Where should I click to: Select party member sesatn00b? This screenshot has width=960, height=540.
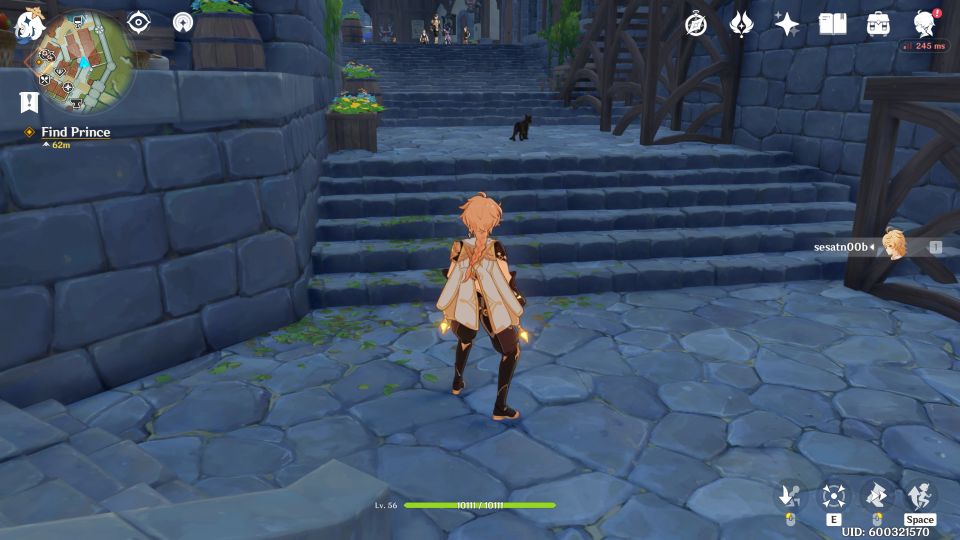pyautogui.click(x=893, y=246)
